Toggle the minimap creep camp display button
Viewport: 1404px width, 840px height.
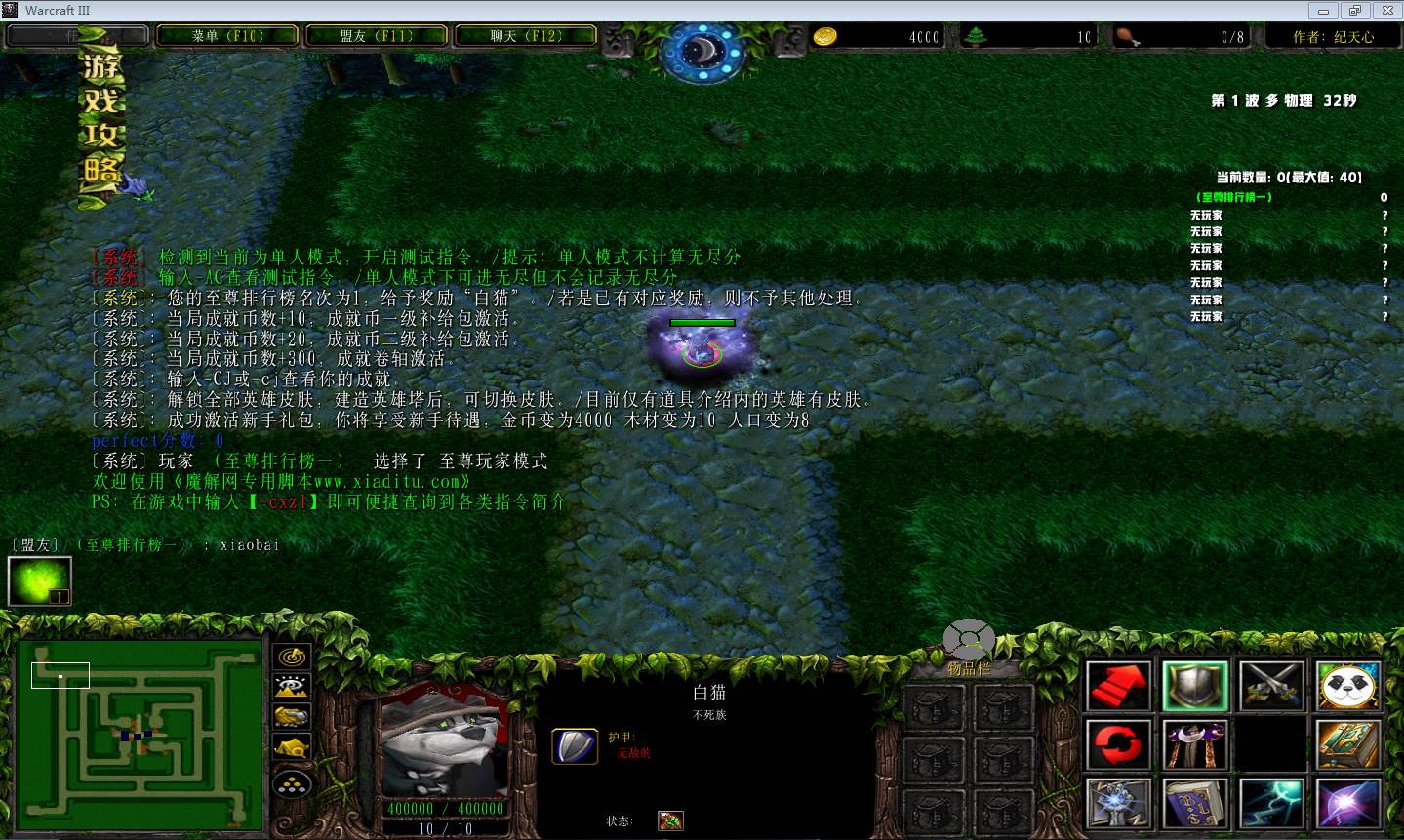tap(292, 748)
